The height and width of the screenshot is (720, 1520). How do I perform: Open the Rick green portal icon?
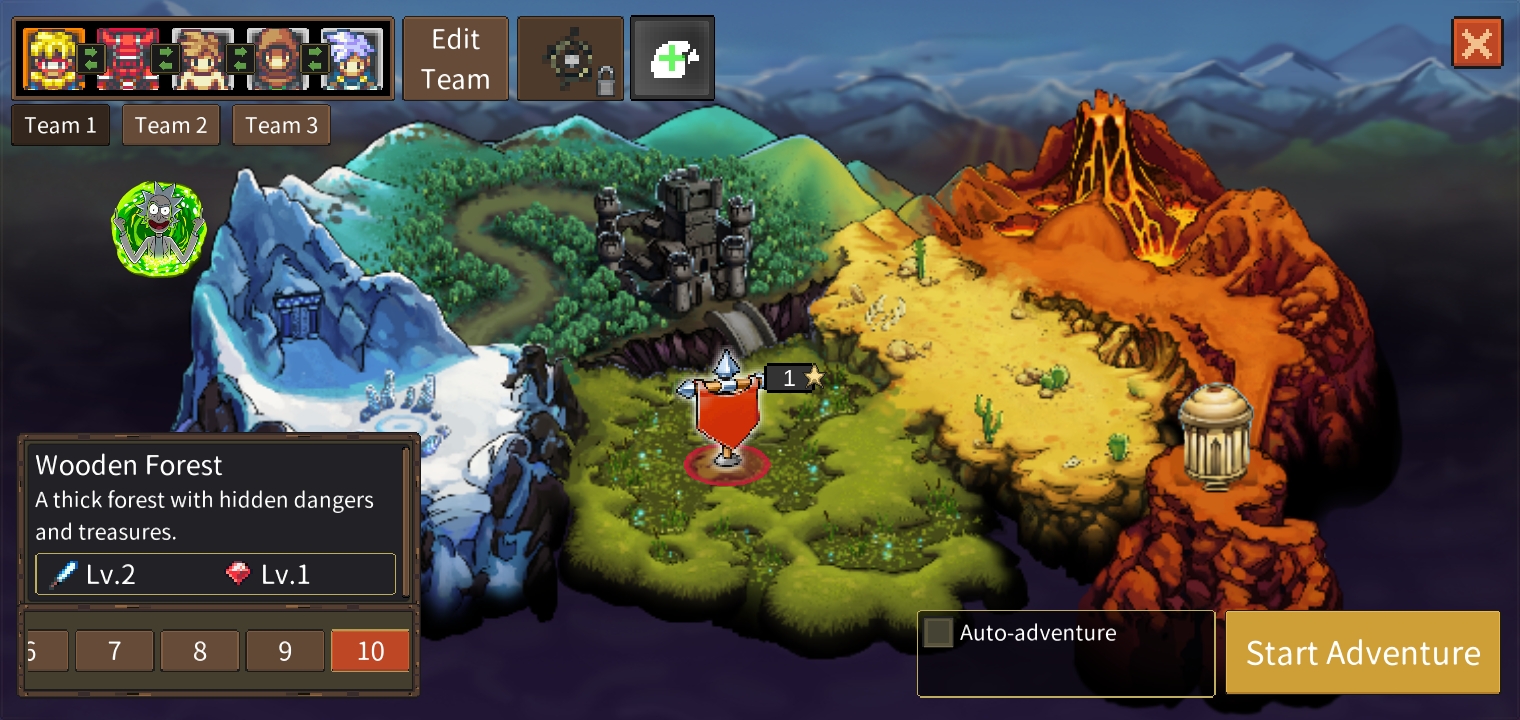(x=159, y=228)
